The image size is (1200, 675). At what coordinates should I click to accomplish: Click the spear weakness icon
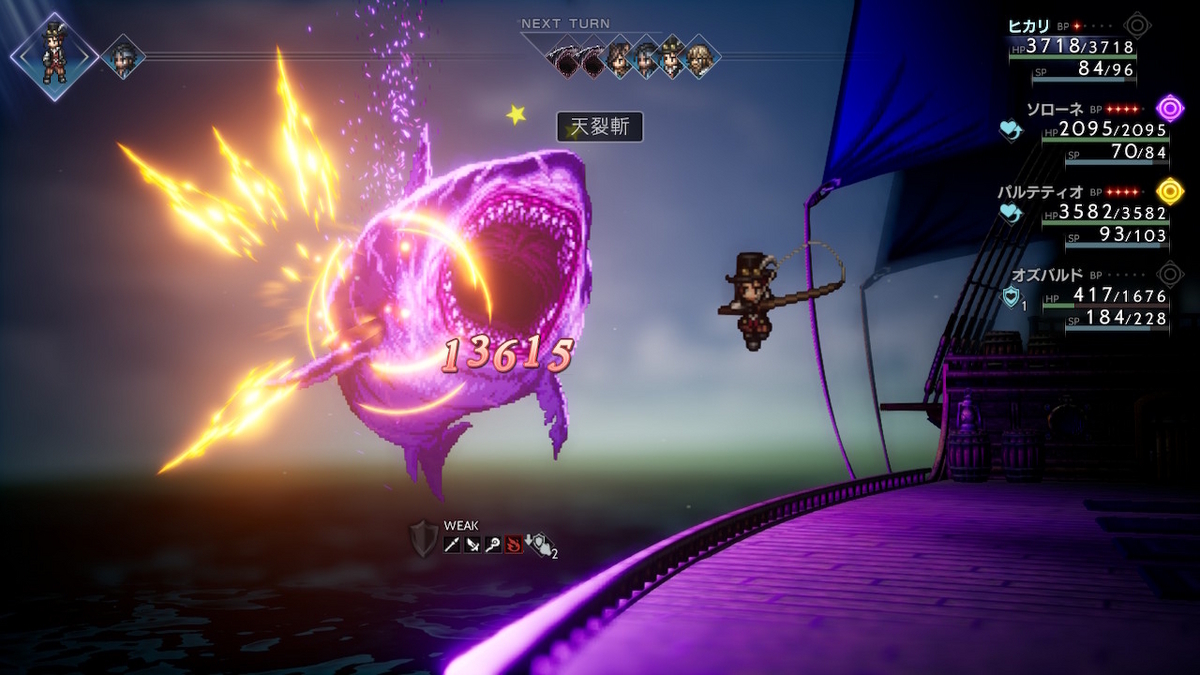coord(452,544)
